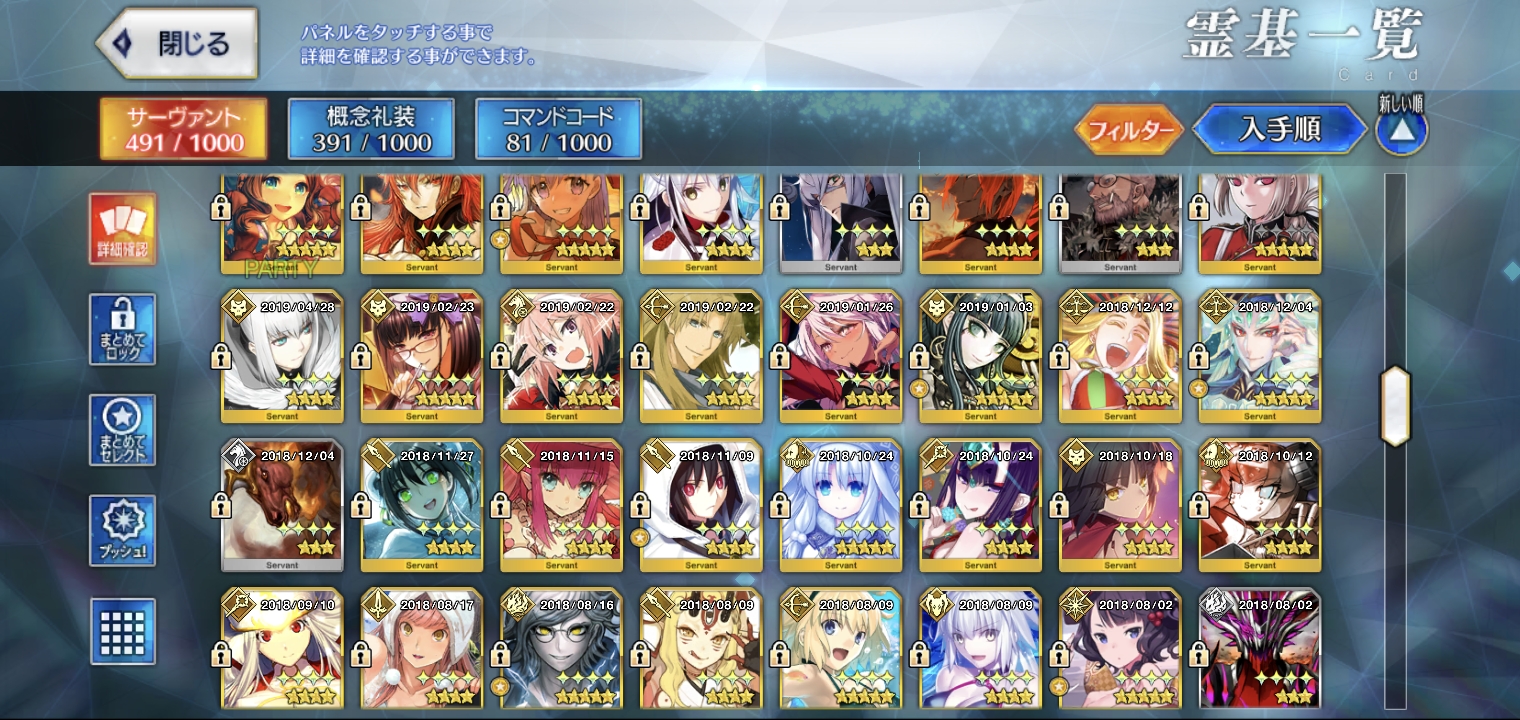Pick the servant card dated 2019/01/26
Viewport: 1520px width, 720px height.
[841, 356]
